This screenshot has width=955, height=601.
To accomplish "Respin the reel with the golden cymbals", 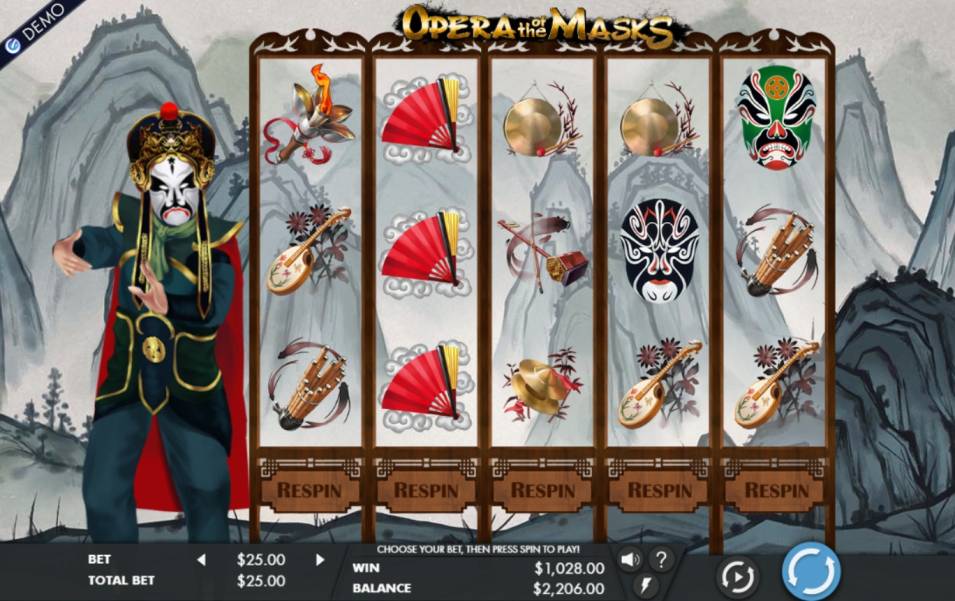I will click(x=543, y=491).
